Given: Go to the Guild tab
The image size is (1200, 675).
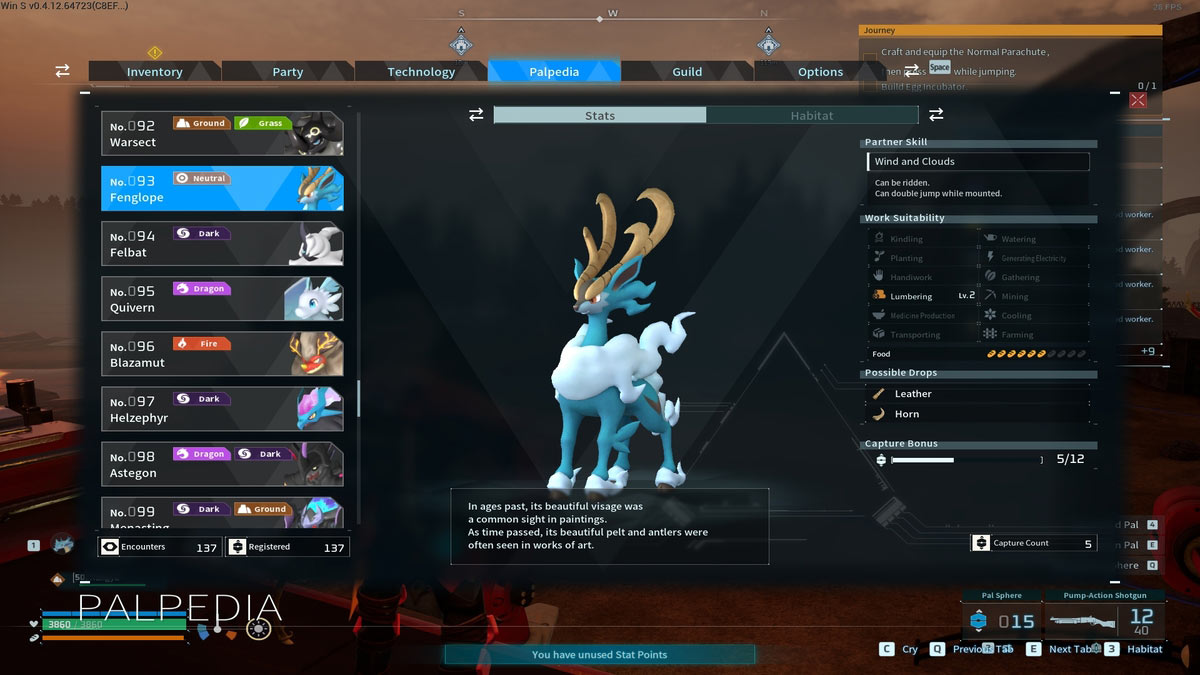Looking at the screenshot, I should [687, 72].
